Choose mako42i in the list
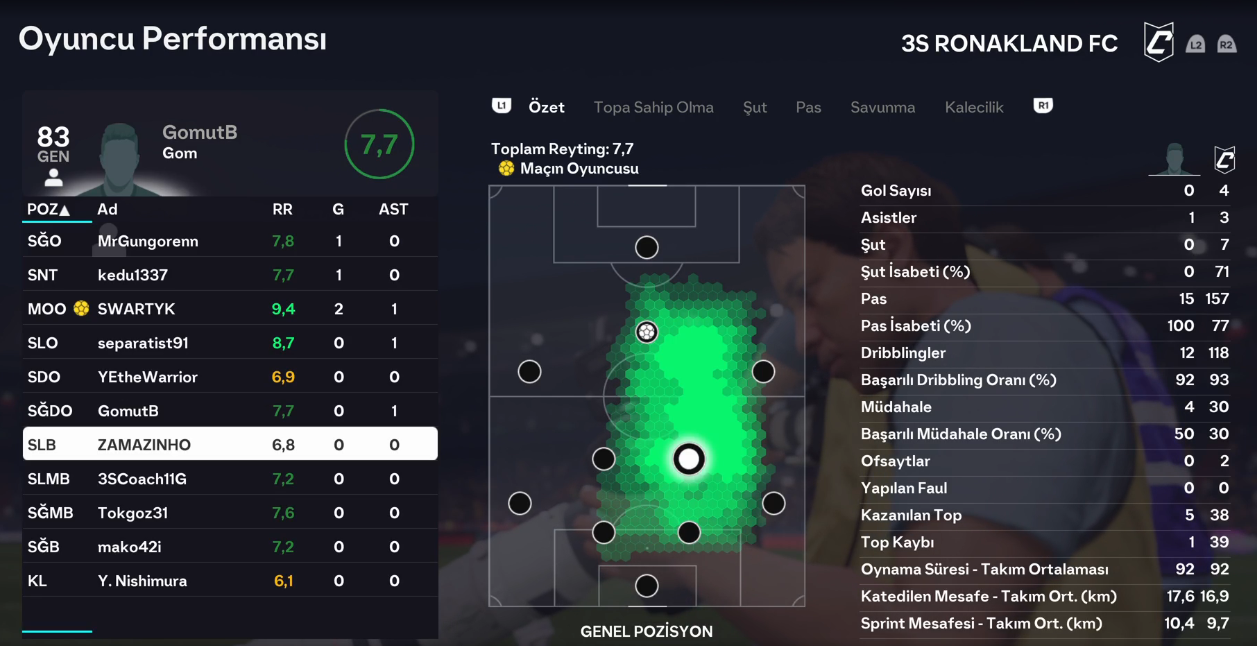 coord(230,547)
